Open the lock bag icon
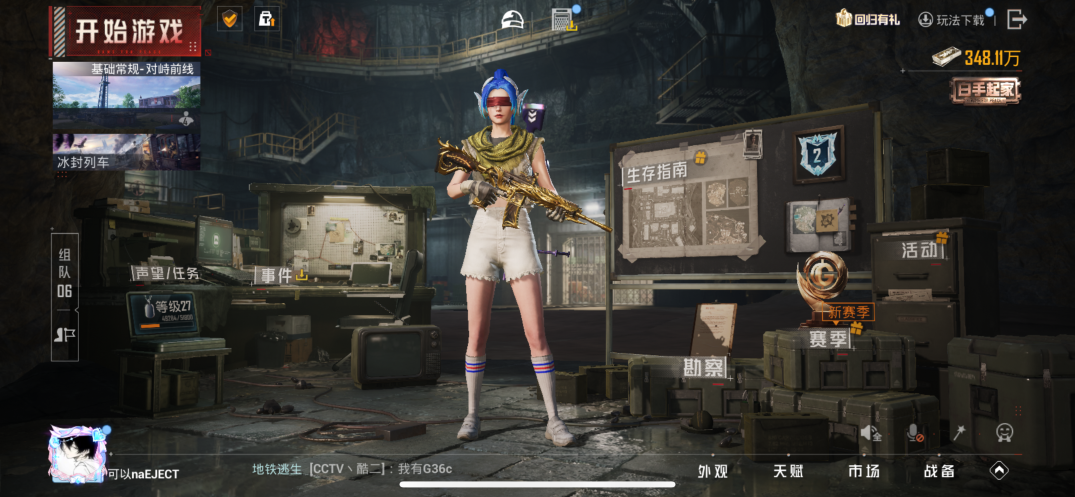This screenshot has height=497, width=1075. click(265, 18)
